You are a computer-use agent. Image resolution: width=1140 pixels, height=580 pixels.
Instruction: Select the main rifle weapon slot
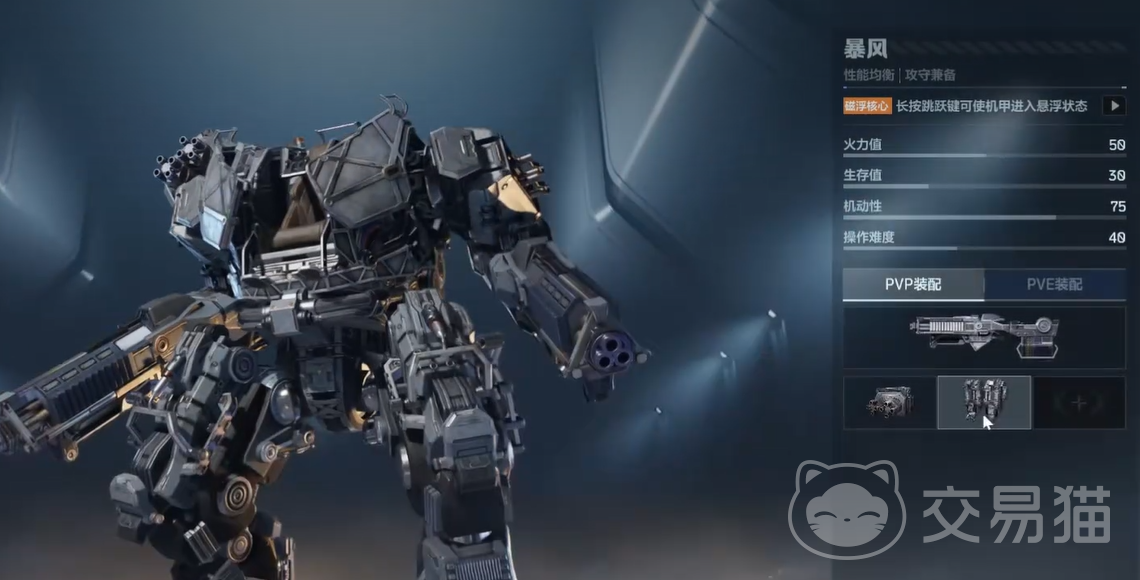coord(984,337)
